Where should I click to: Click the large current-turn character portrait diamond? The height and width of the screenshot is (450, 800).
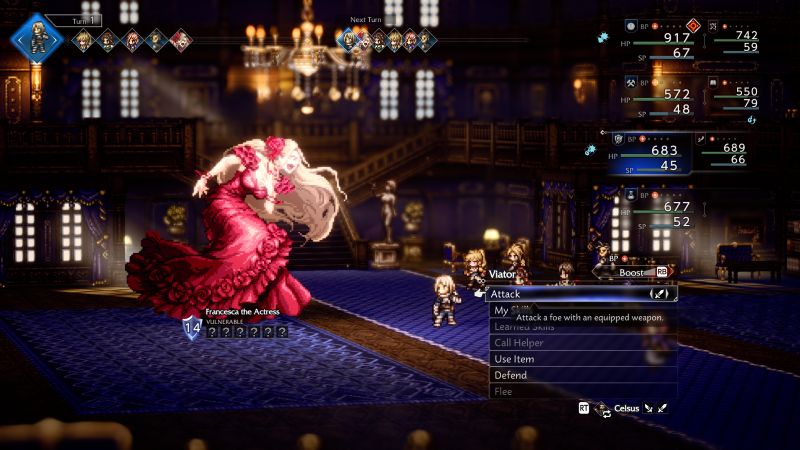click(37, 39)
